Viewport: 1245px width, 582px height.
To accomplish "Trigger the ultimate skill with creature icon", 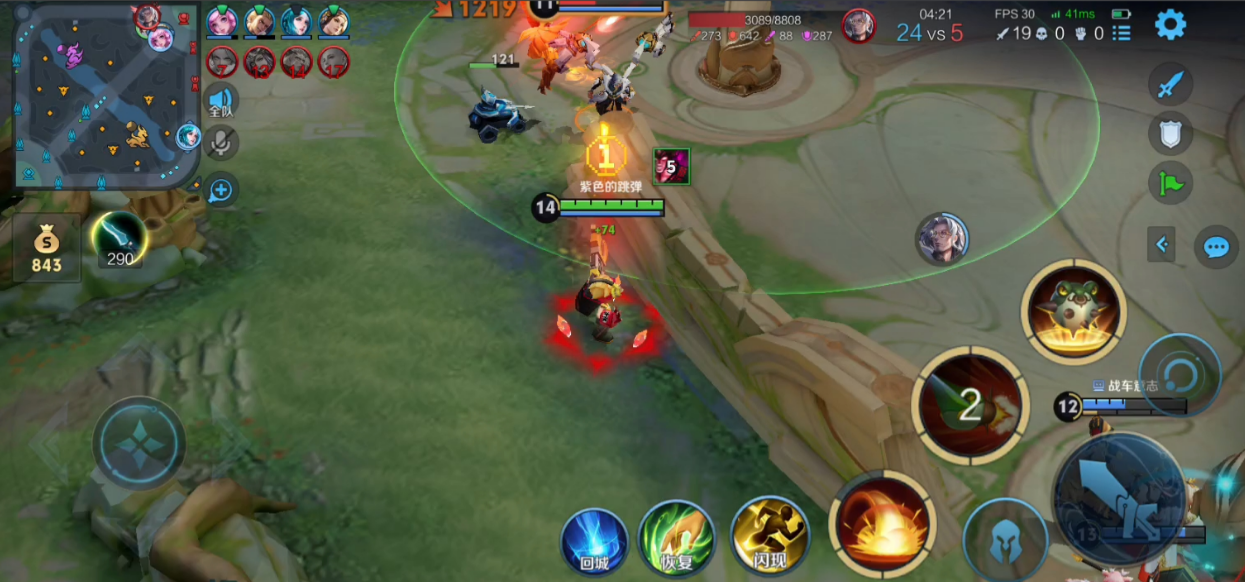I will [x=1073, y=311].
